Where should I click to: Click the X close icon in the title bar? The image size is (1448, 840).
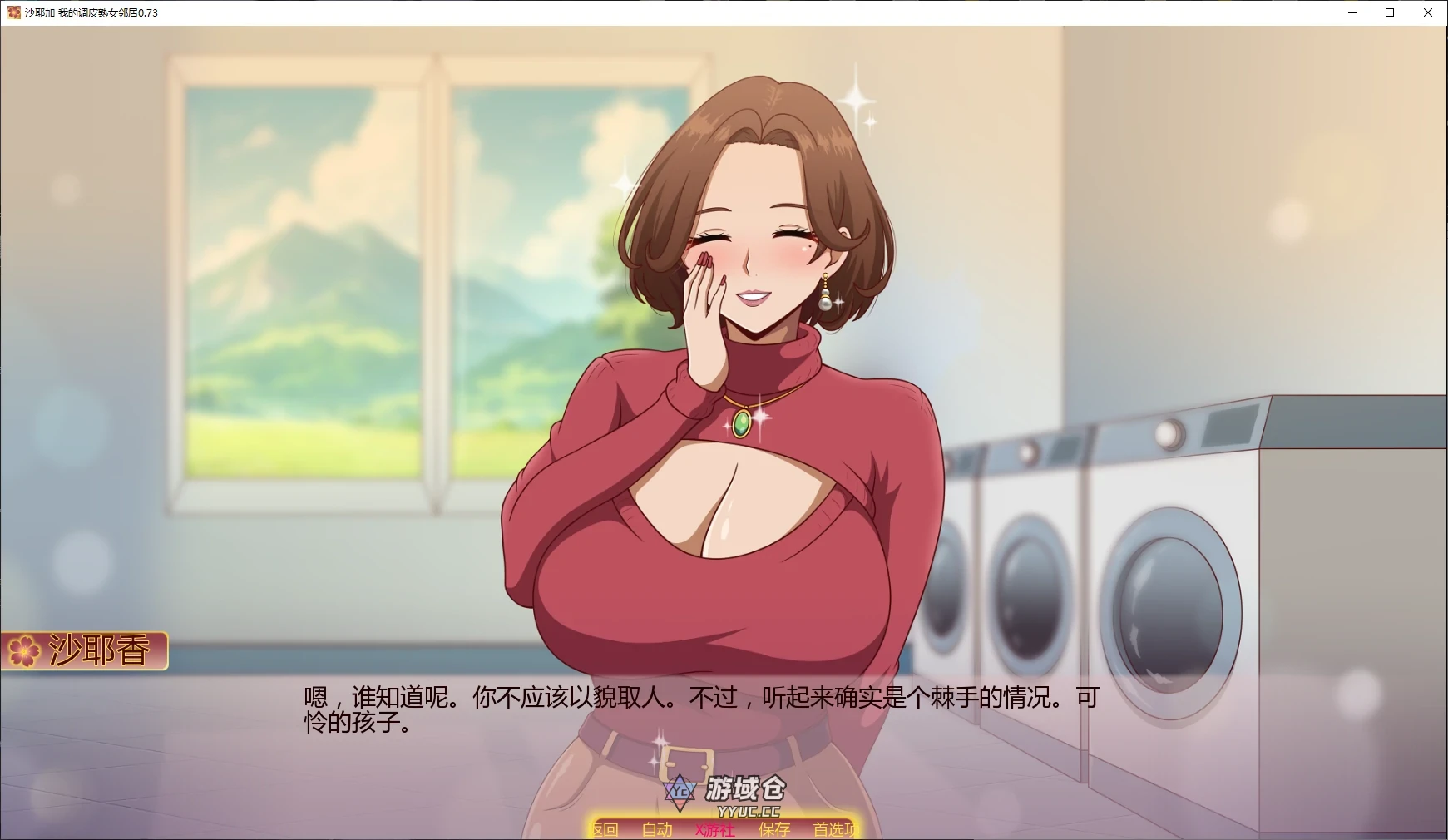click(x=1428, y=12)
